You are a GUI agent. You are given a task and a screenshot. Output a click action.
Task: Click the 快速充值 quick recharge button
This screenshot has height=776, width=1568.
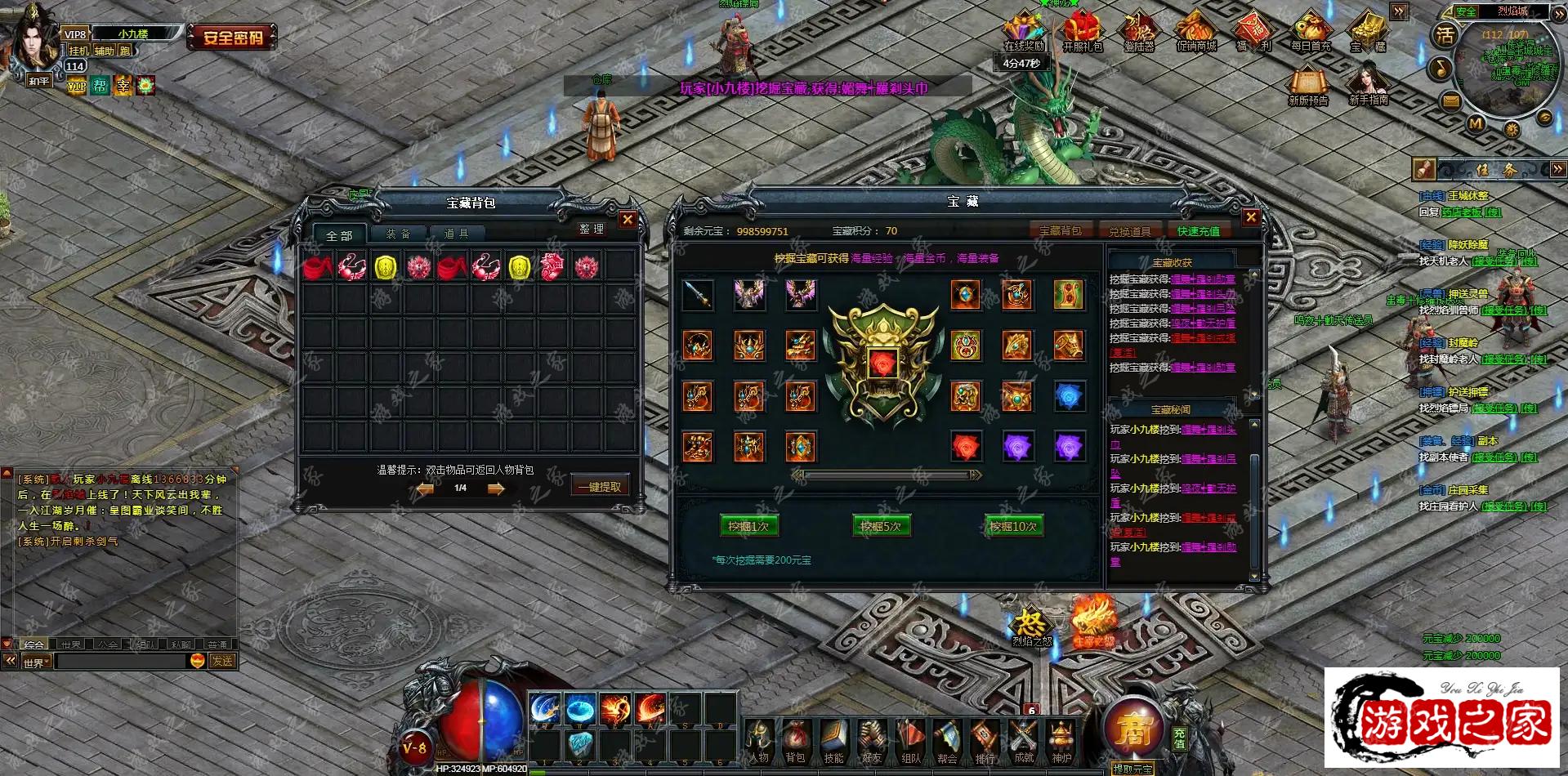click(1198, 231)
